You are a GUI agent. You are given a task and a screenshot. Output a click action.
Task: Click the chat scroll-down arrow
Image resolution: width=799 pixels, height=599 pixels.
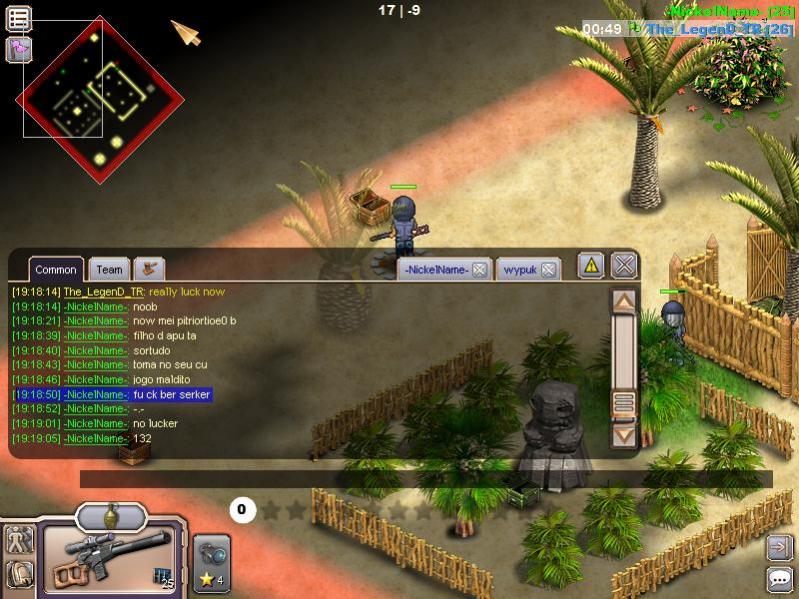pos(624,436)
